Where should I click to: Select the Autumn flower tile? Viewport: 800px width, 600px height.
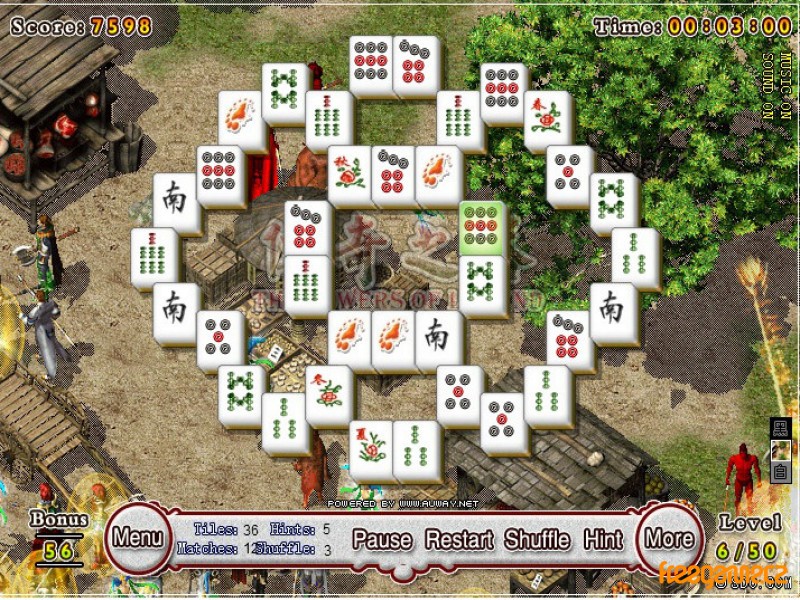pos(349,175)
